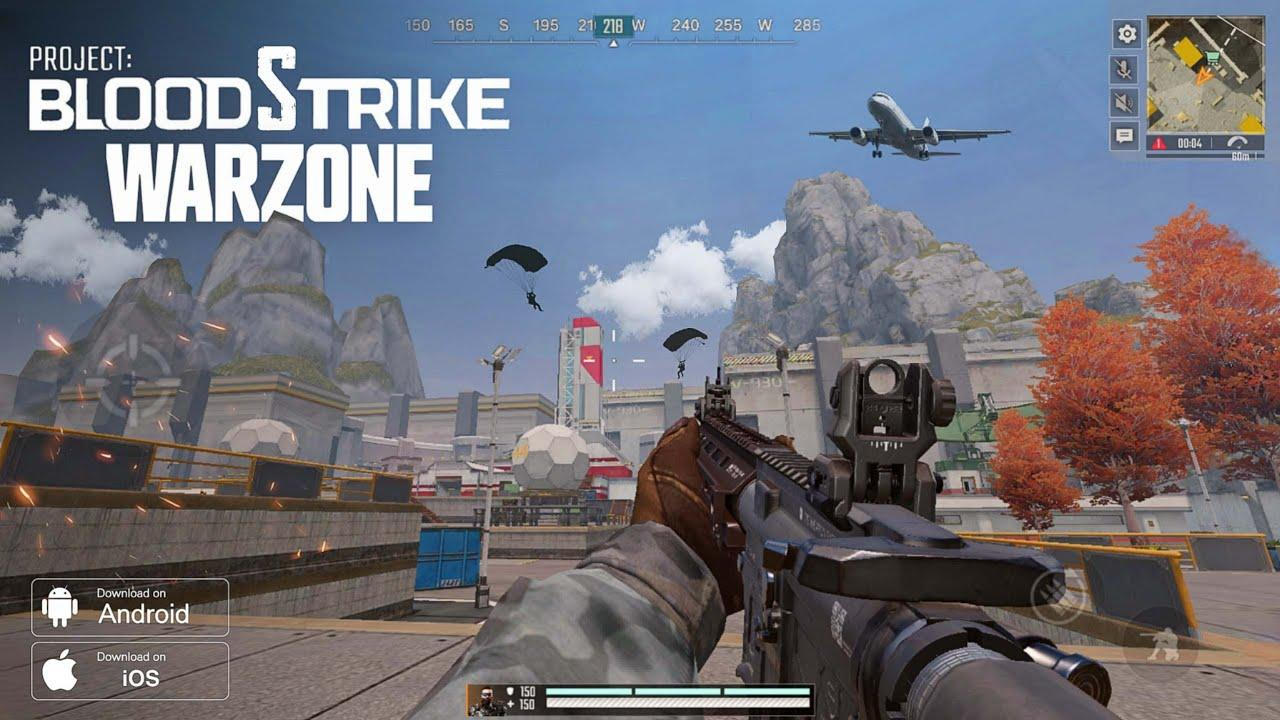
Task: Select the chat message icon
Action: coord(1125,134)
